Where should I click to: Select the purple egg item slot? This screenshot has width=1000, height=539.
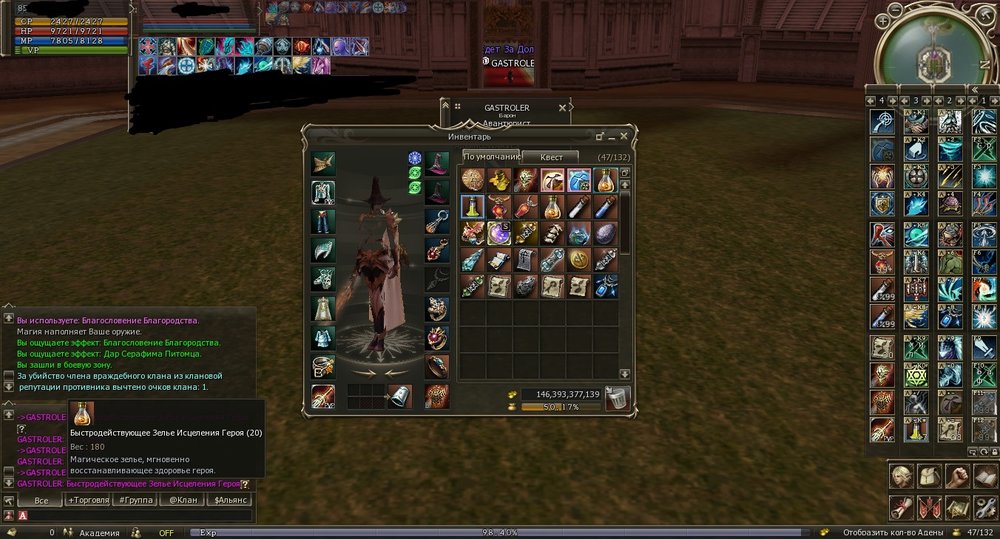605,233
